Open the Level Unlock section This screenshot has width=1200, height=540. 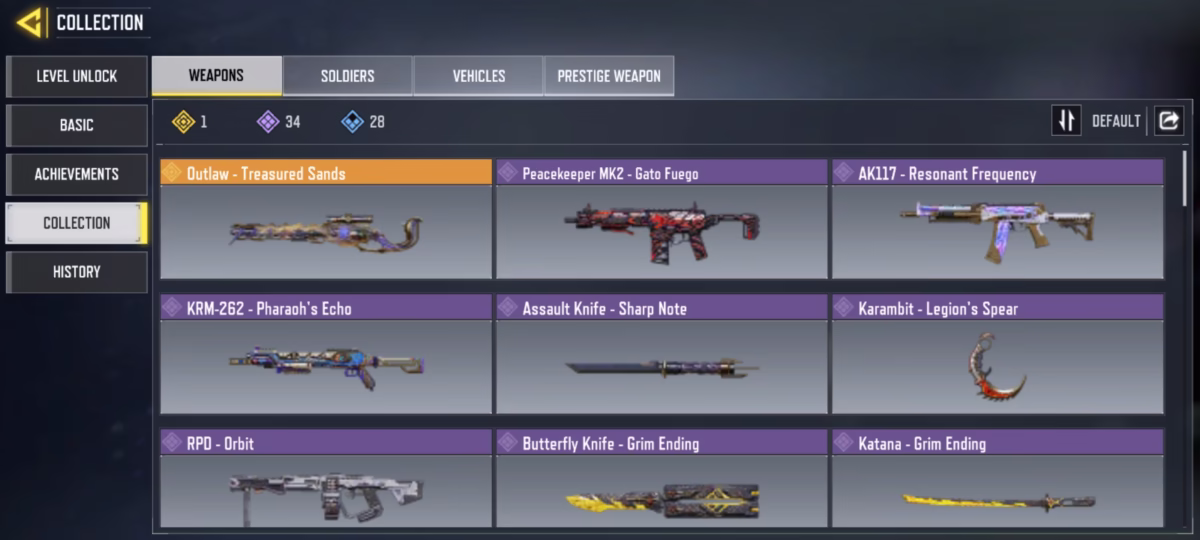coord(77,76)
